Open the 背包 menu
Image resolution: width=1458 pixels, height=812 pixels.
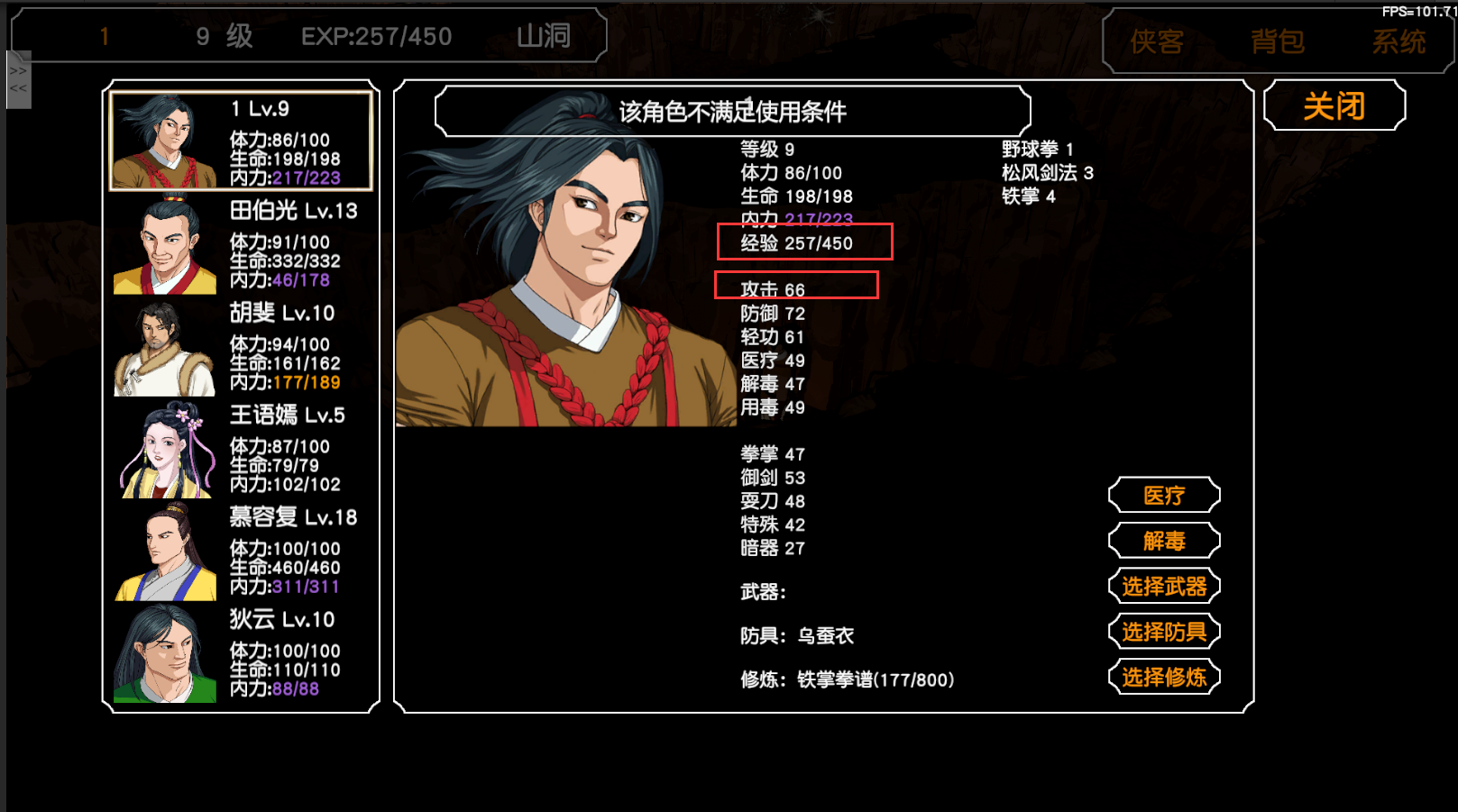coord(1277,41)
